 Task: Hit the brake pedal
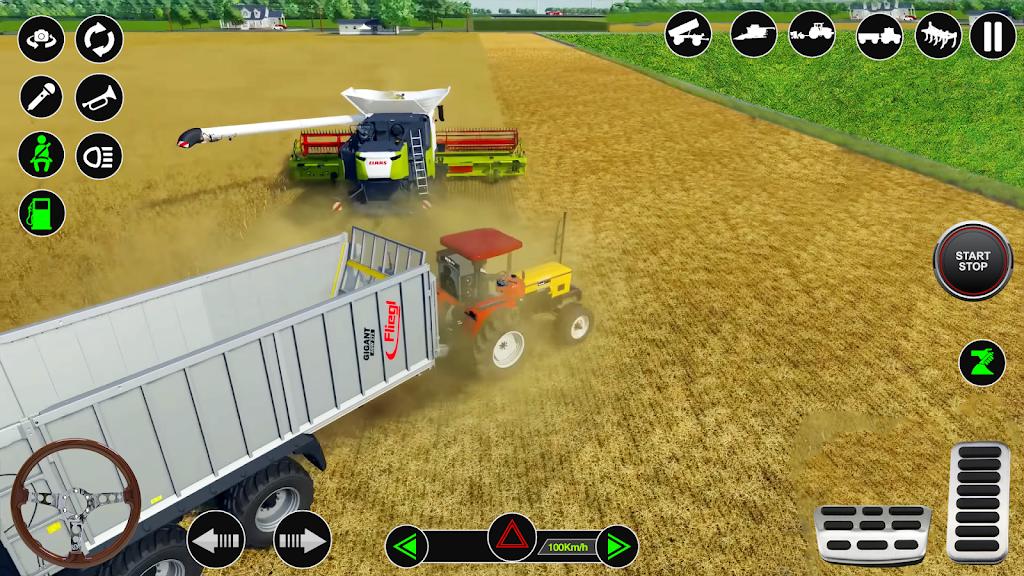pyautogui.click(x=872, y=534)
